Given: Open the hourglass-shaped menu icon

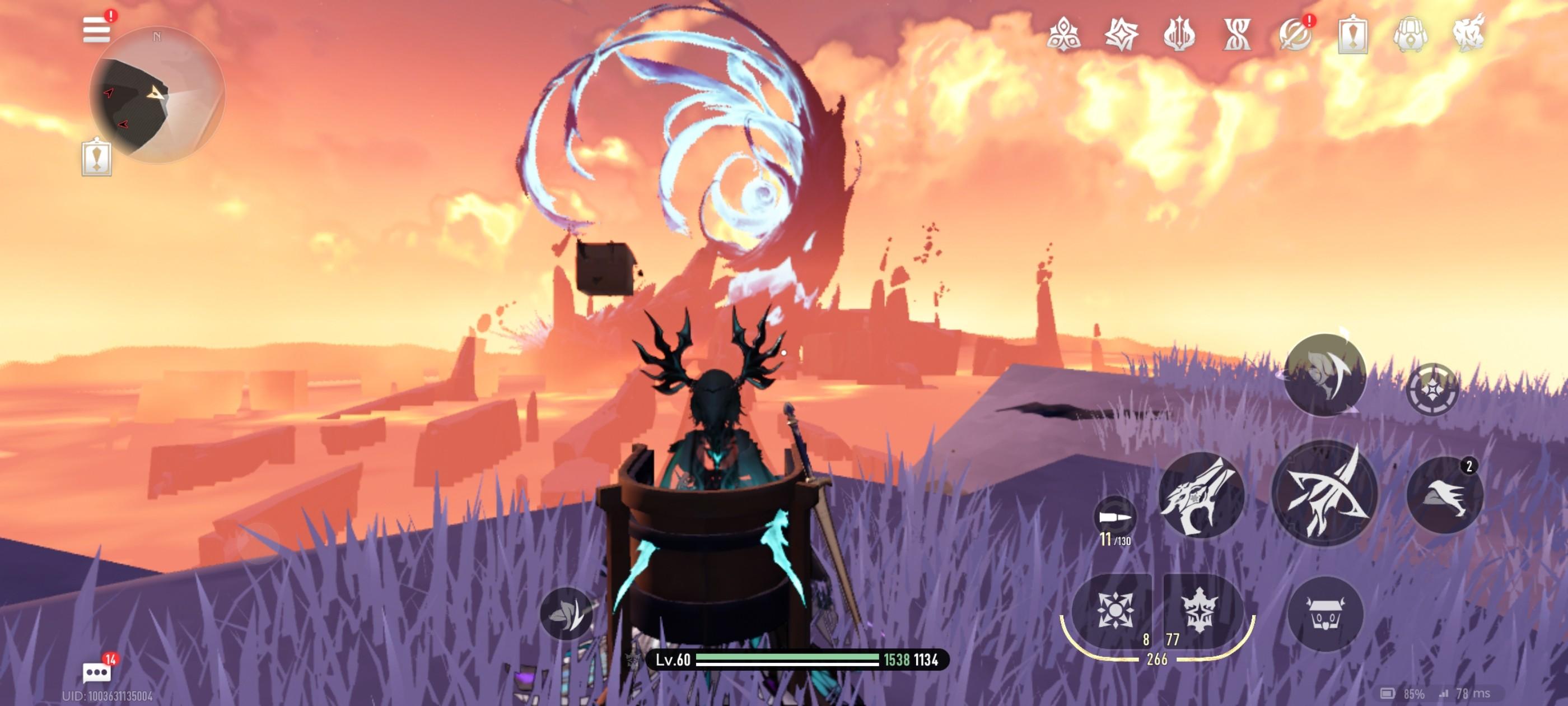Looking at the screenshot, I should pyautogui.click(x=1237, y=34).
